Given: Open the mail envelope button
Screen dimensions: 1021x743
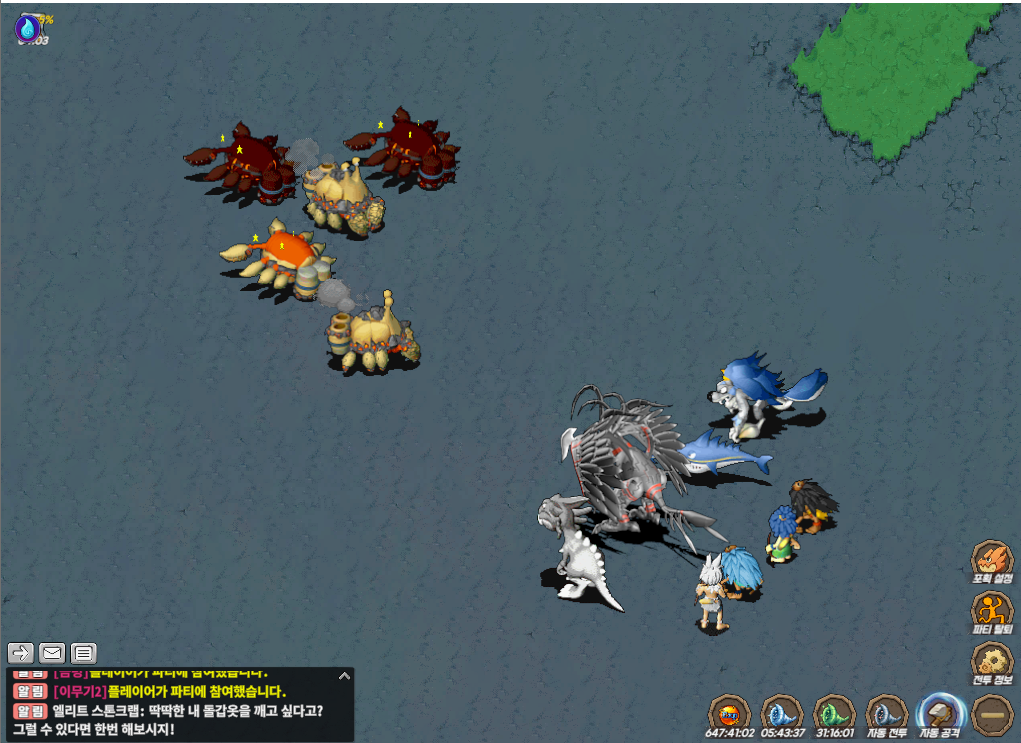Looking at the screenshot, I should pos(52,653).
